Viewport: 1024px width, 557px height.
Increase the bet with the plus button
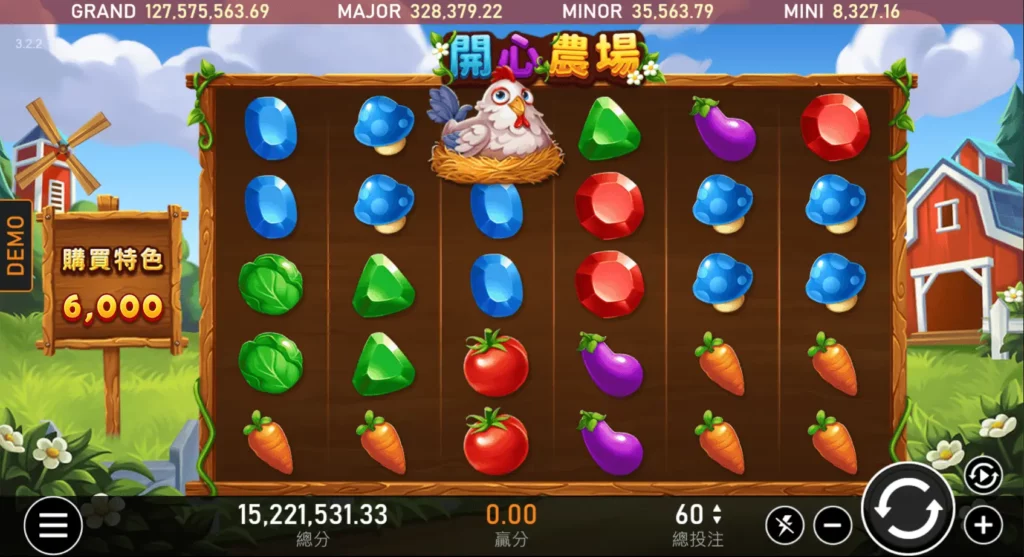click(x=982, y=524)
